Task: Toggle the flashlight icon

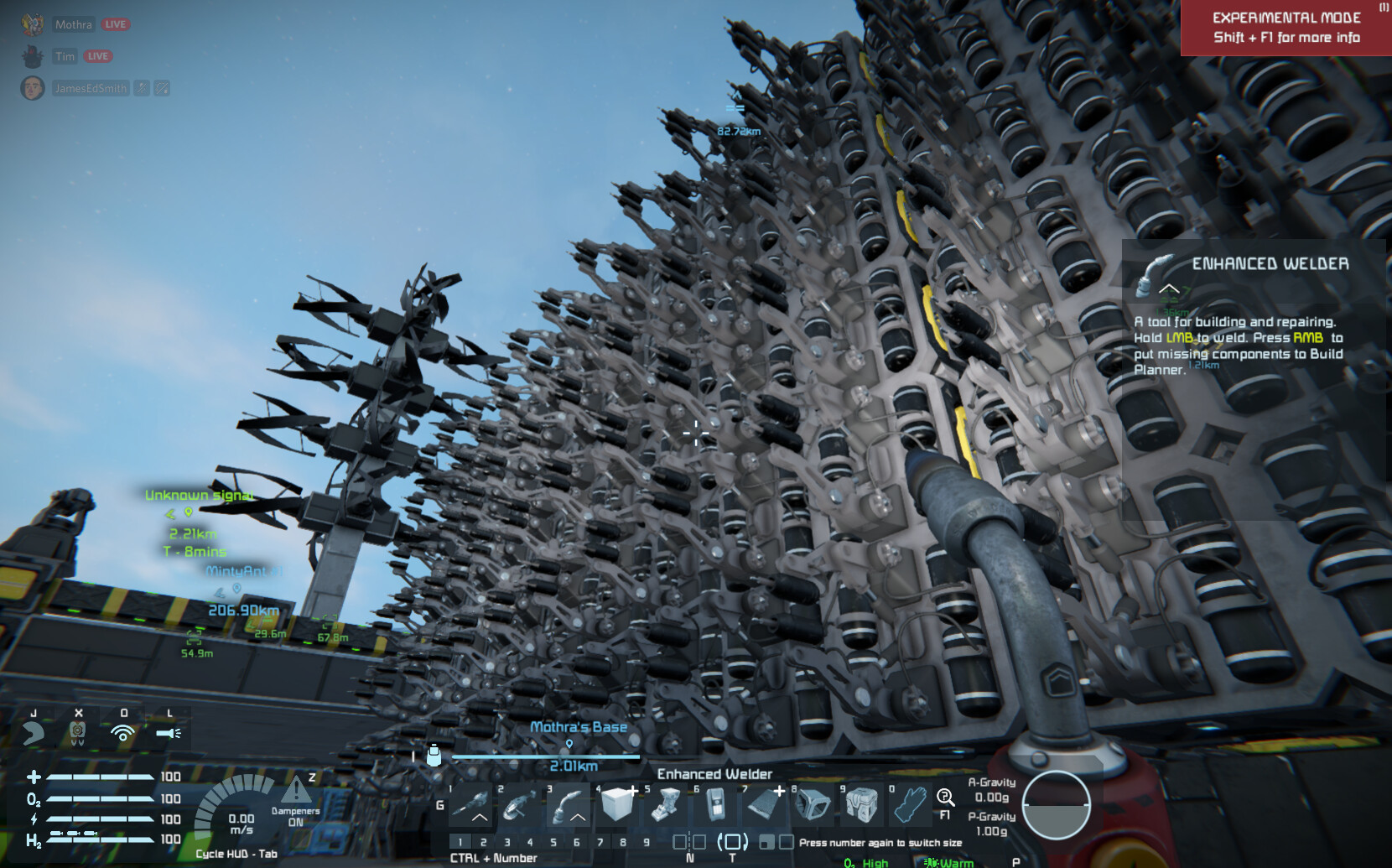Action: (169, 734)
